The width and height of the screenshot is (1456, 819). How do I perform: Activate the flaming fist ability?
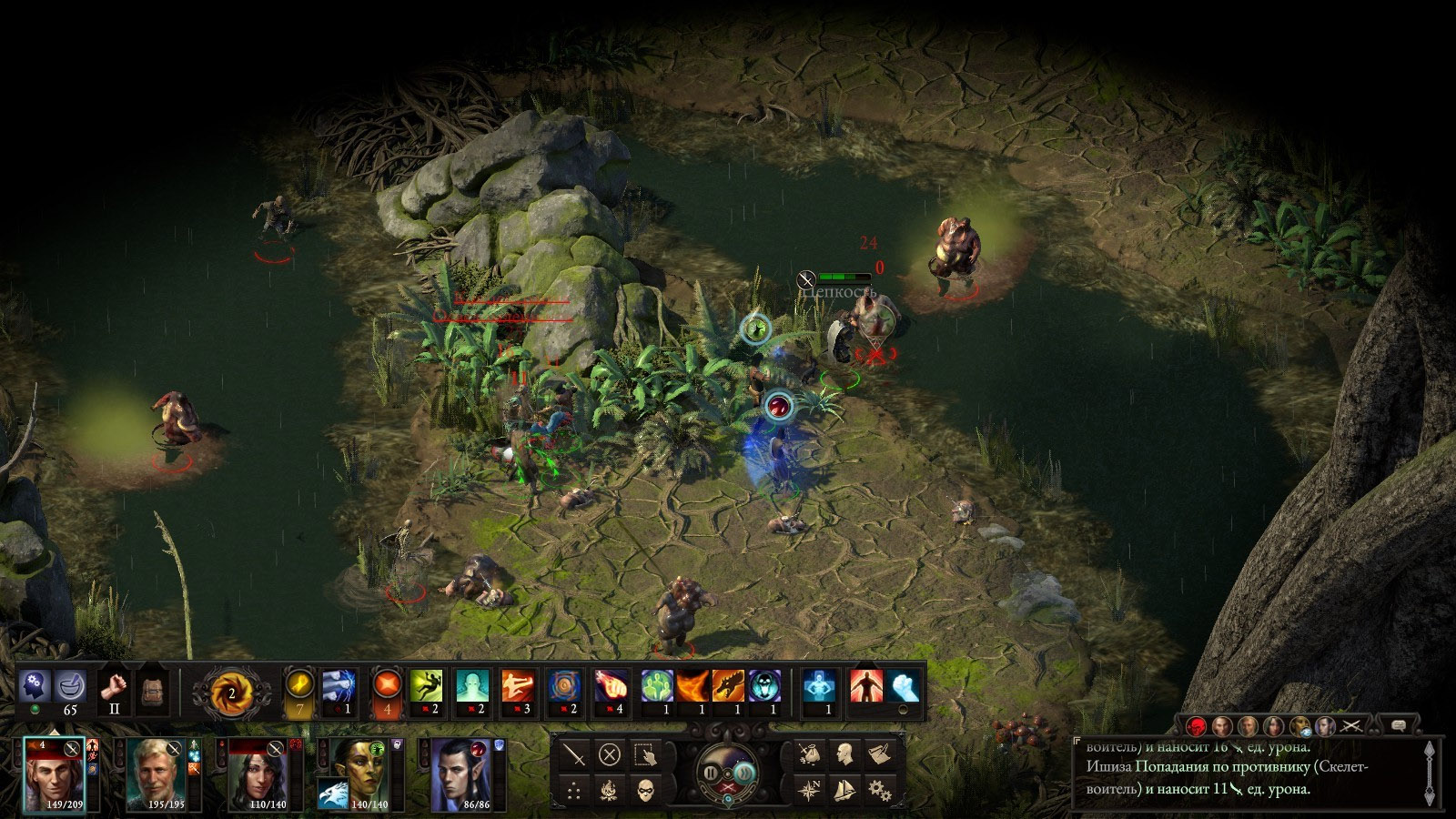[x=611, y=685]
